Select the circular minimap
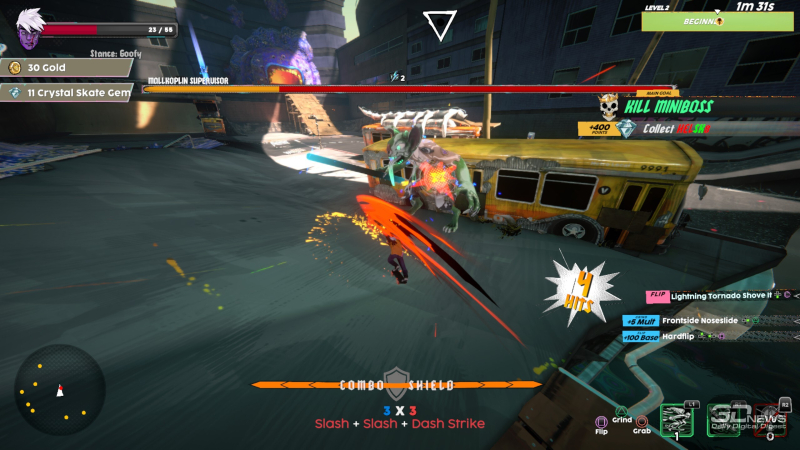This screenshot has width=800, height=450. [x=59, y=389]
